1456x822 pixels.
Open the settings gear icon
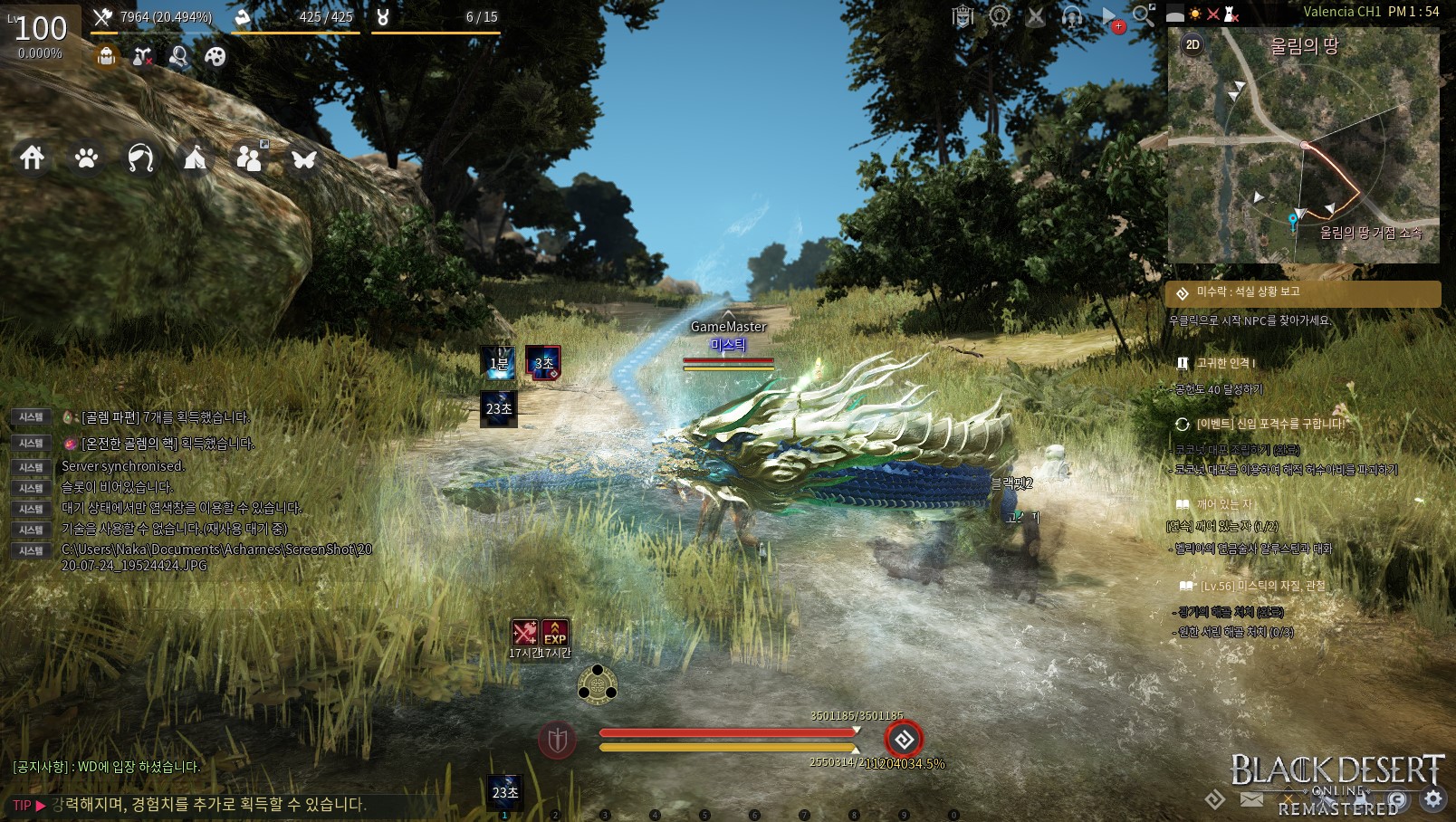tap(1432, 798)
